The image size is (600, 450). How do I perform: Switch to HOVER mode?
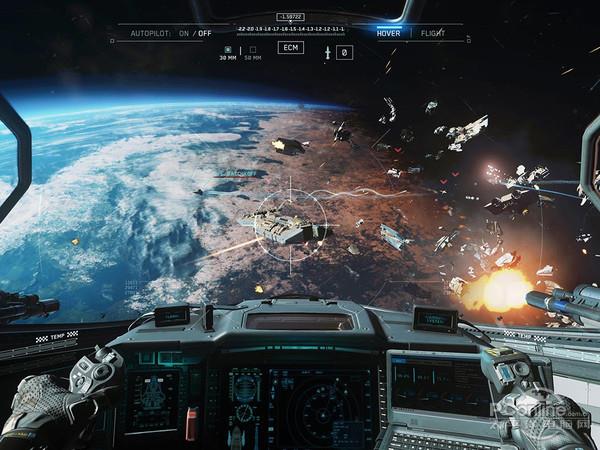point(388,33)
